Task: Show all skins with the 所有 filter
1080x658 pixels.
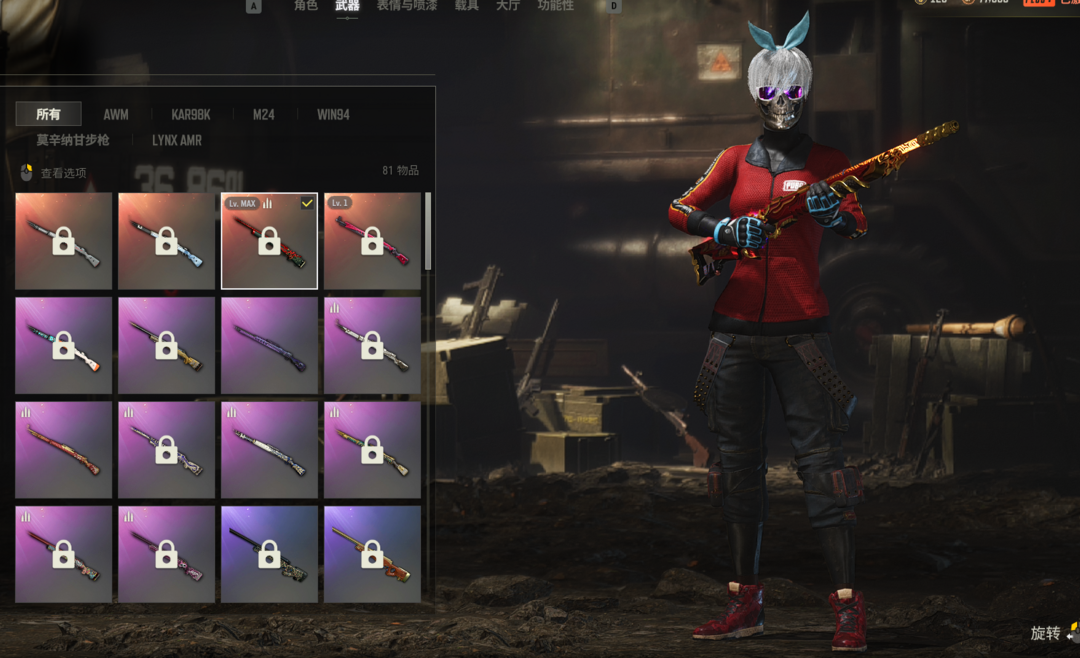Action: tap(48, 114)
